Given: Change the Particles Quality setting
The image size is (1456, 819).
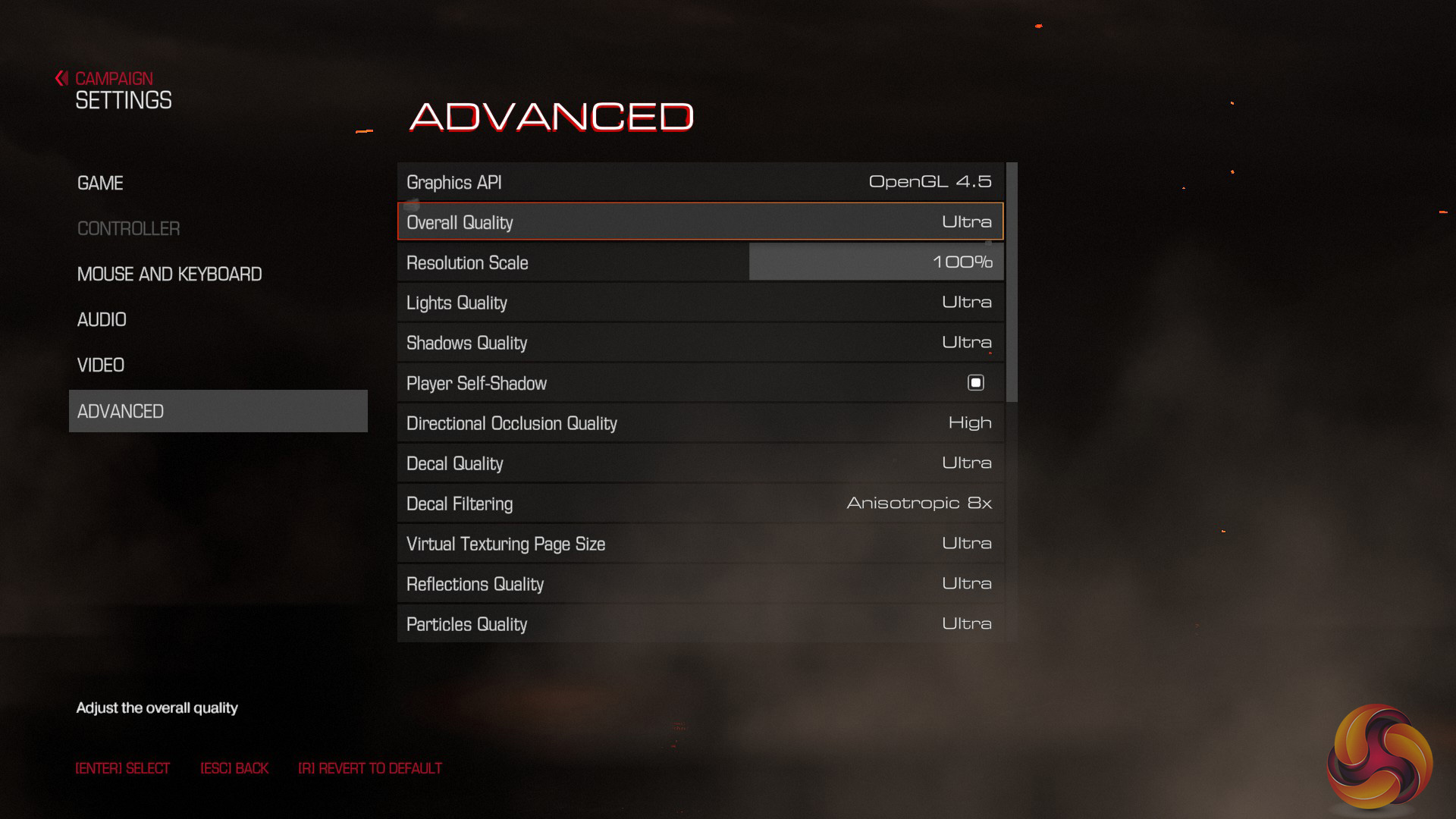Looking at the screenshot, I should 700,624.
